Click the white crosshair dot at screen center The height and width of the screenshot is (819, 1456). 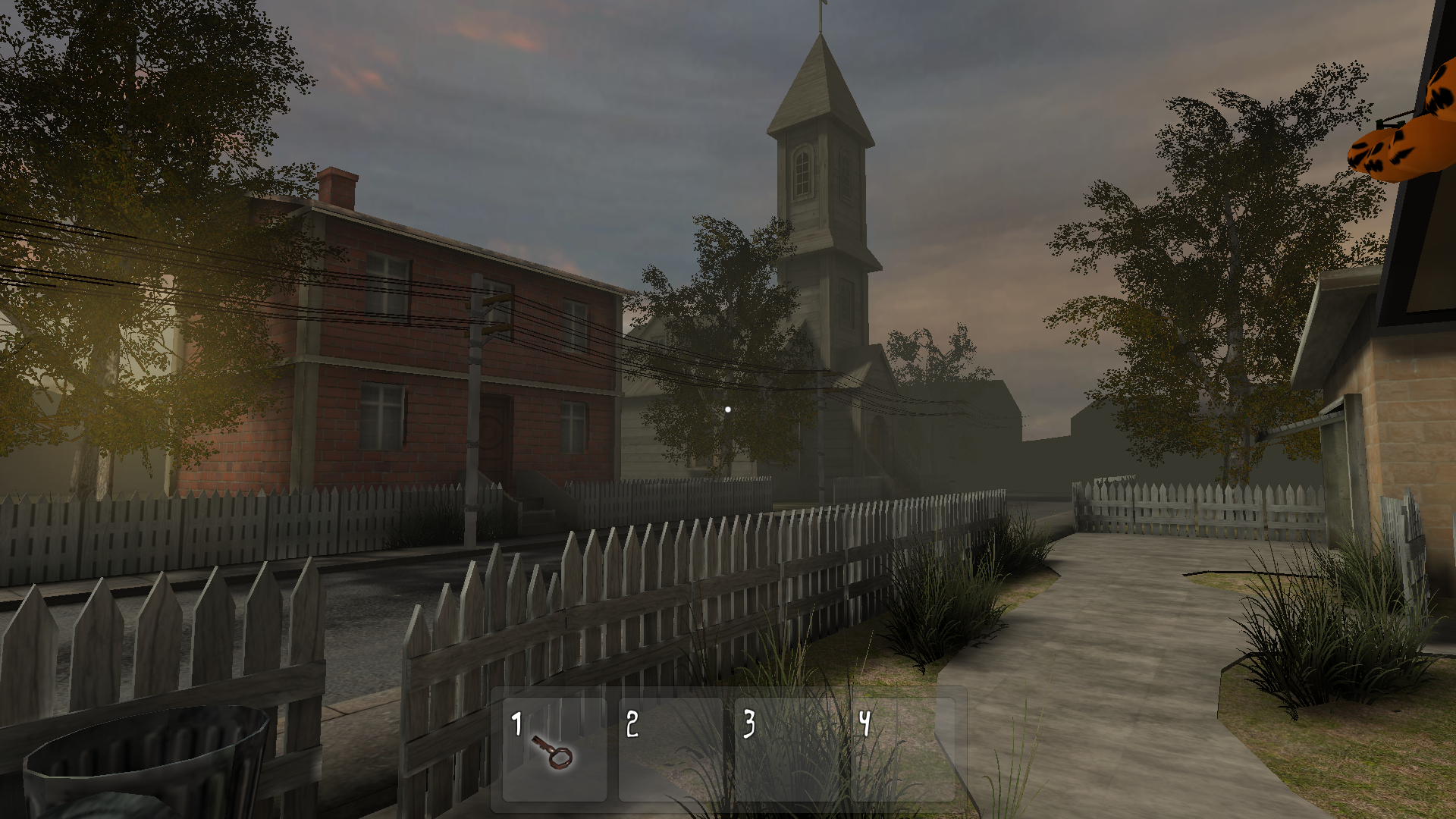728,409
